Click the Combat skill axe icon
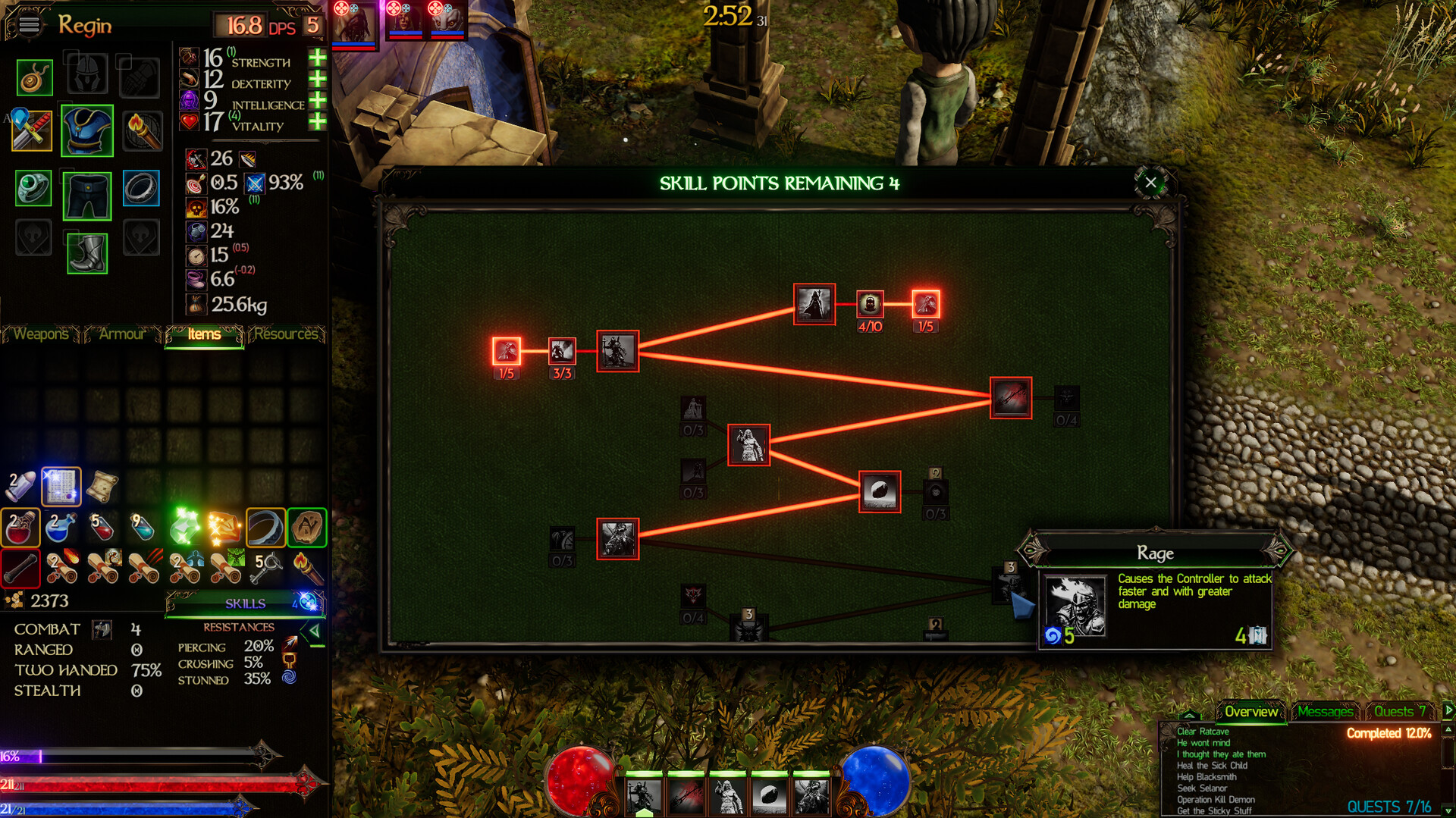This screenshot has height=818, width=1456. point(101,629)
